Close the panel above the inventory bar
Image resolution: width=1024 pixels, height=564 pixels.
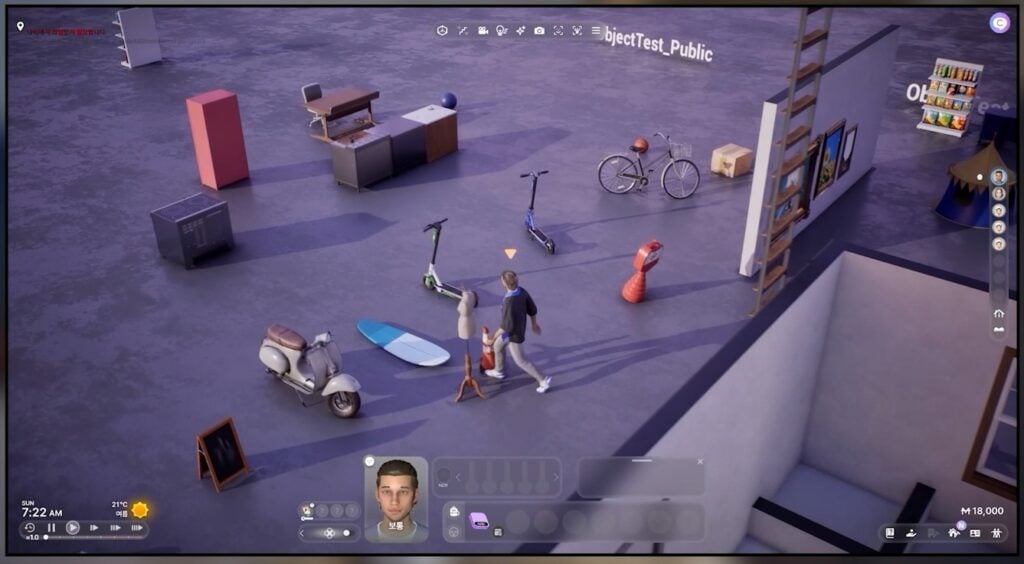pyautogui.click(x=700, y=462)
